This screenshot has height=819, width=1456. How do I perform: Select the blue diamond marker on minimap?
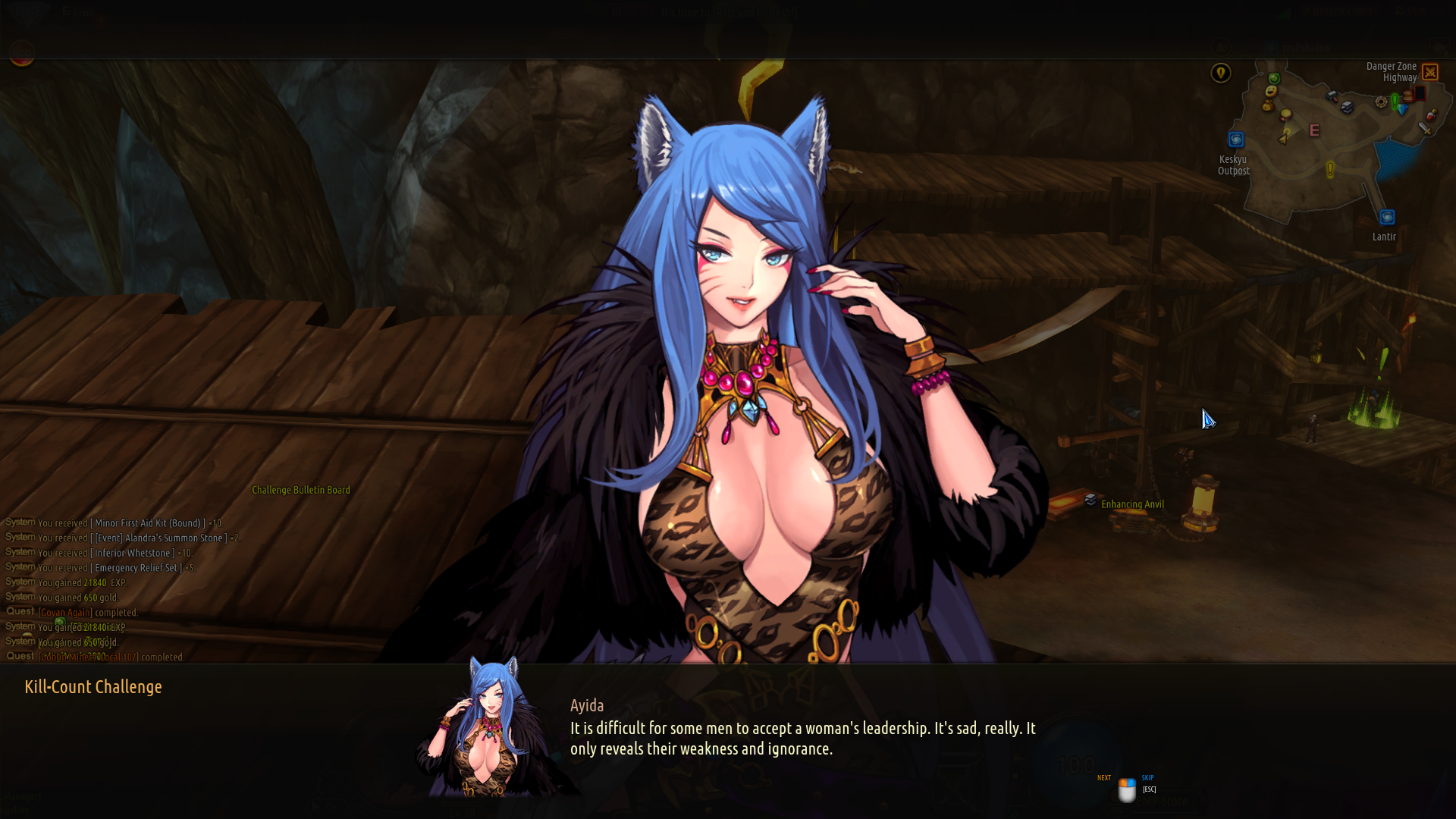(1403, 110)
